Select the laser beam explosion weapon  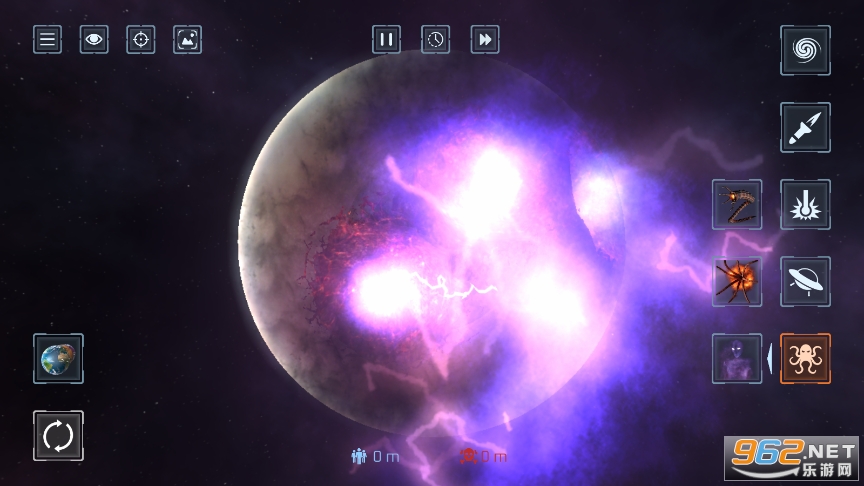coord(805,204)
